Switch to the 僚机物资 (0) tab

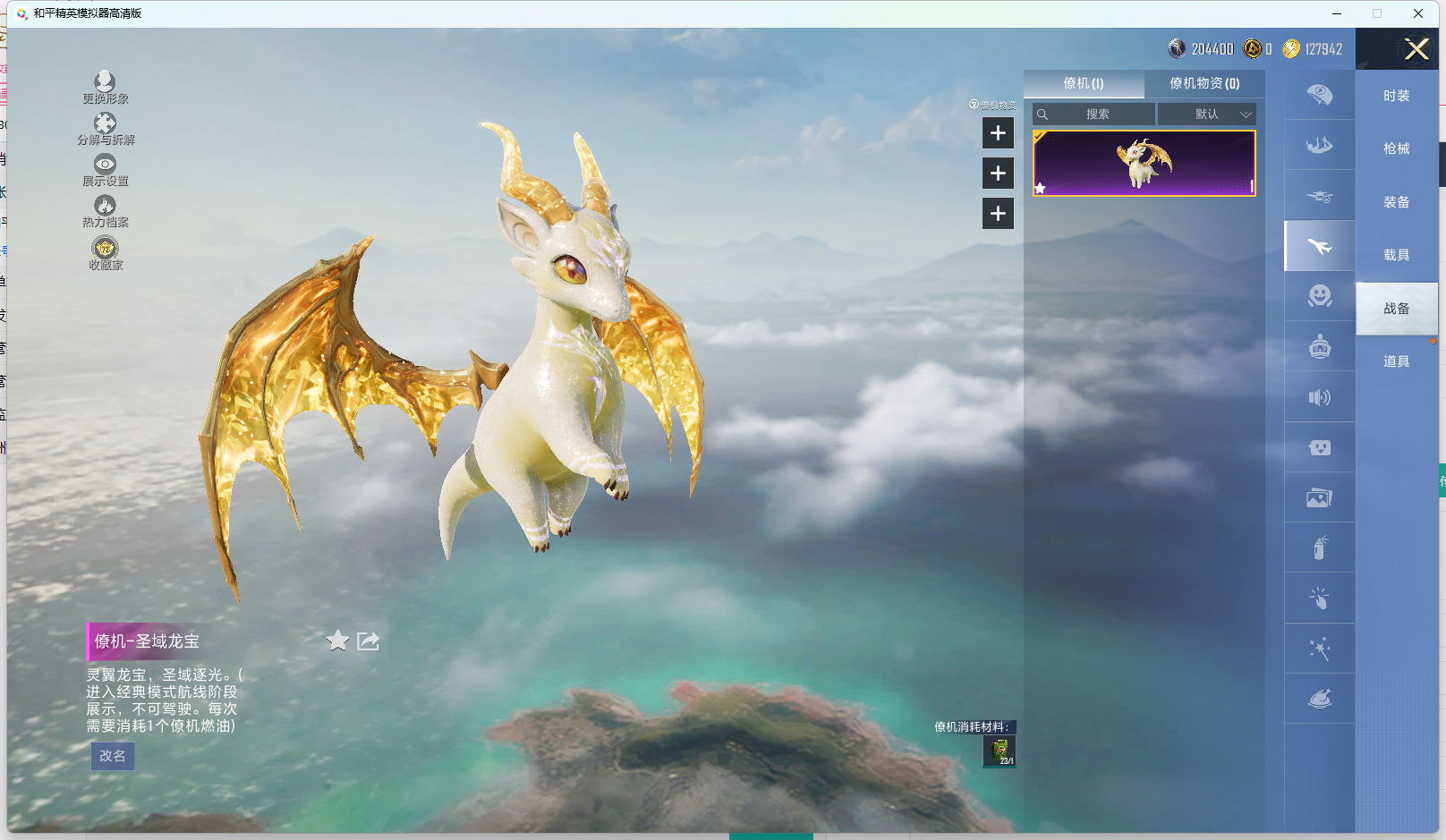(x=1204, y=83)
